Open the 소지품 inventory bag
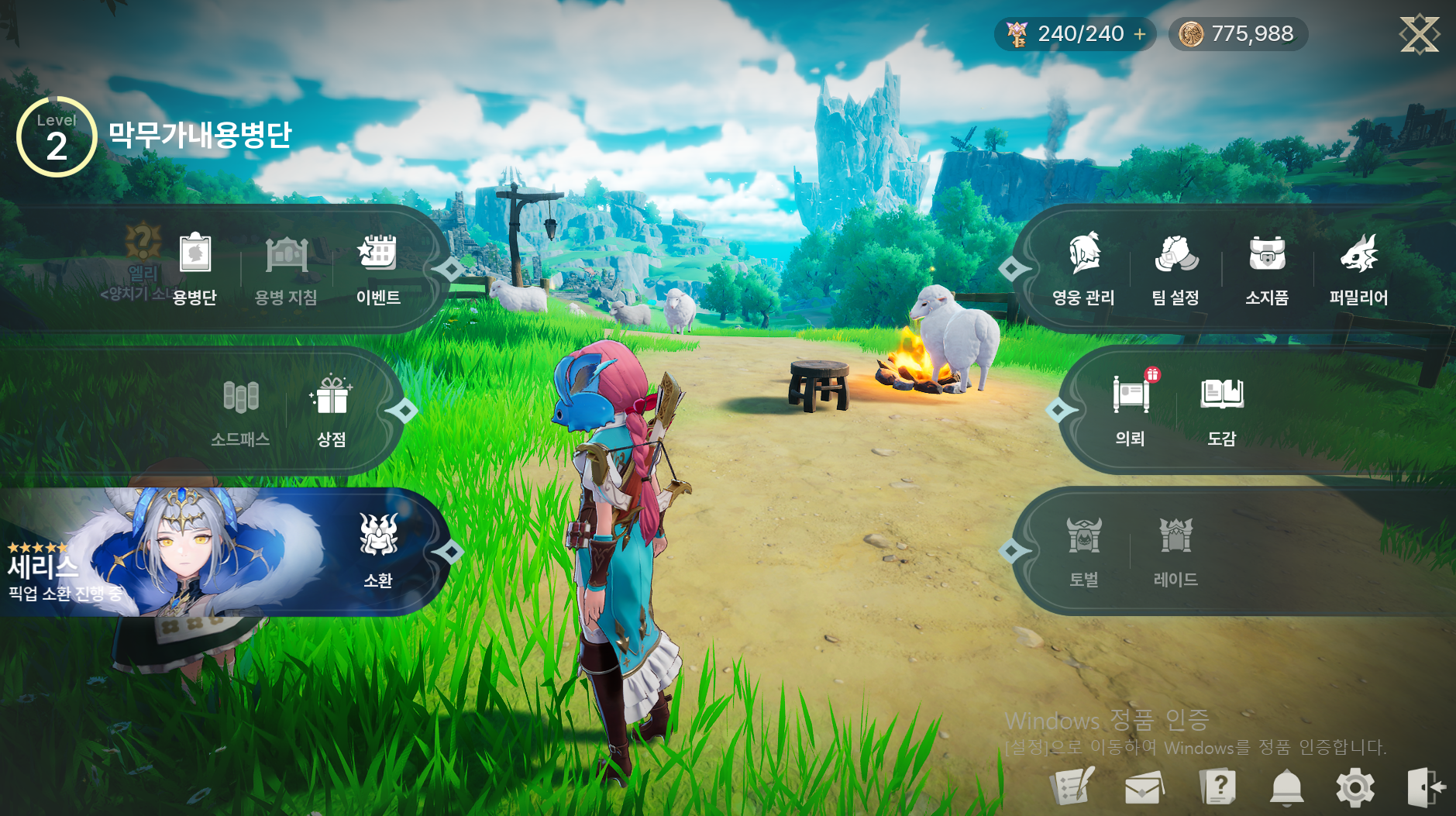Screen dimensions: 1456x816 tap(1267, 267)
